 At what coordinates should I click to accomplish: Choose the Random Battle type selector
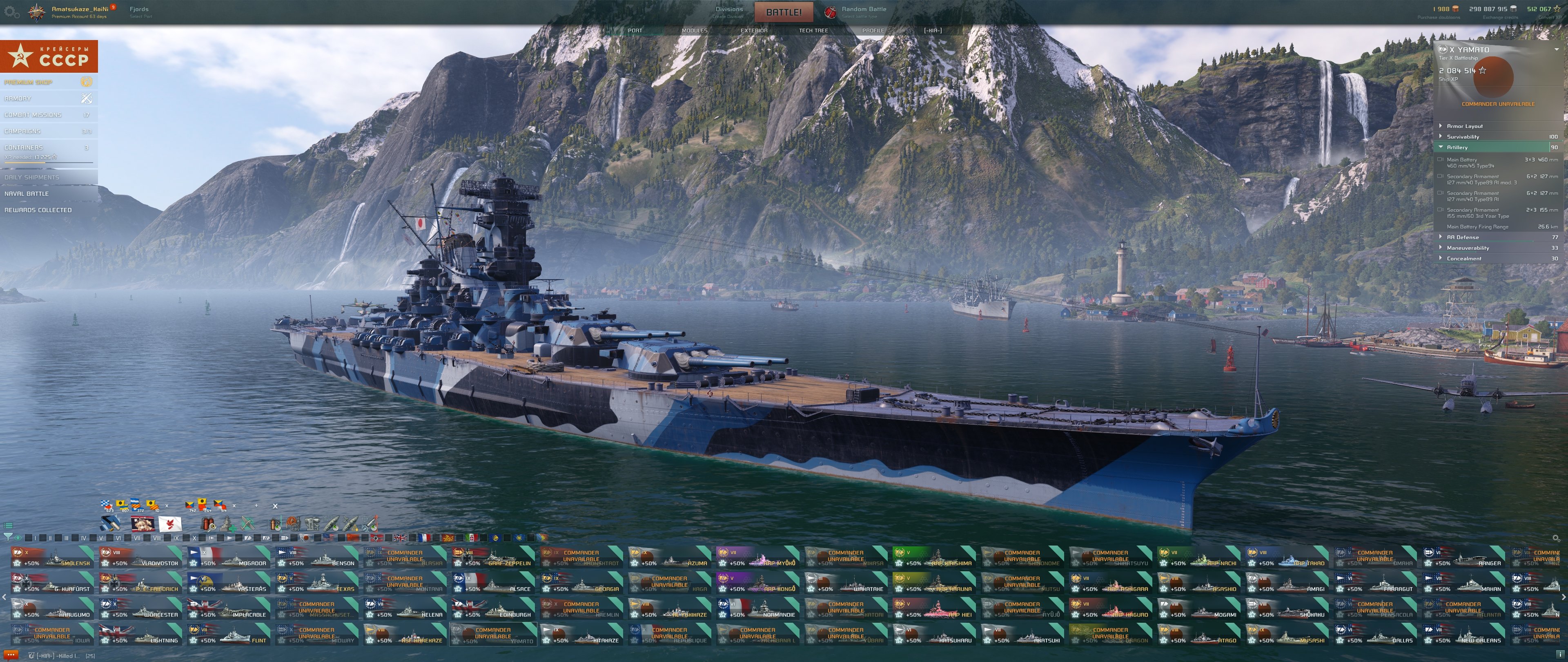(863, 10)
